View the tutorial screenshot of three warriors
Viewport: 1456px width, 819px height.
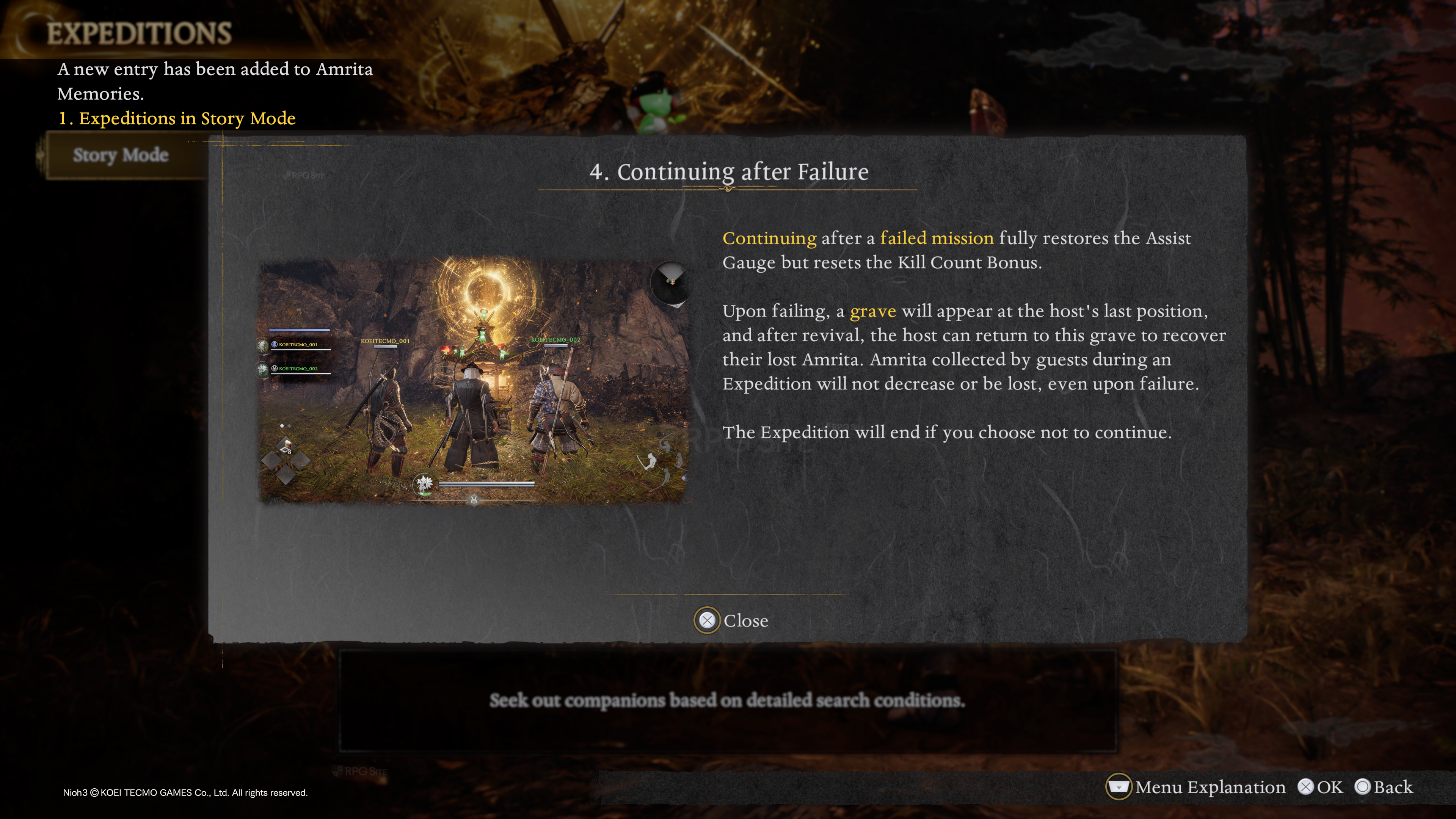pyautogui.click(x=474, y=380)
